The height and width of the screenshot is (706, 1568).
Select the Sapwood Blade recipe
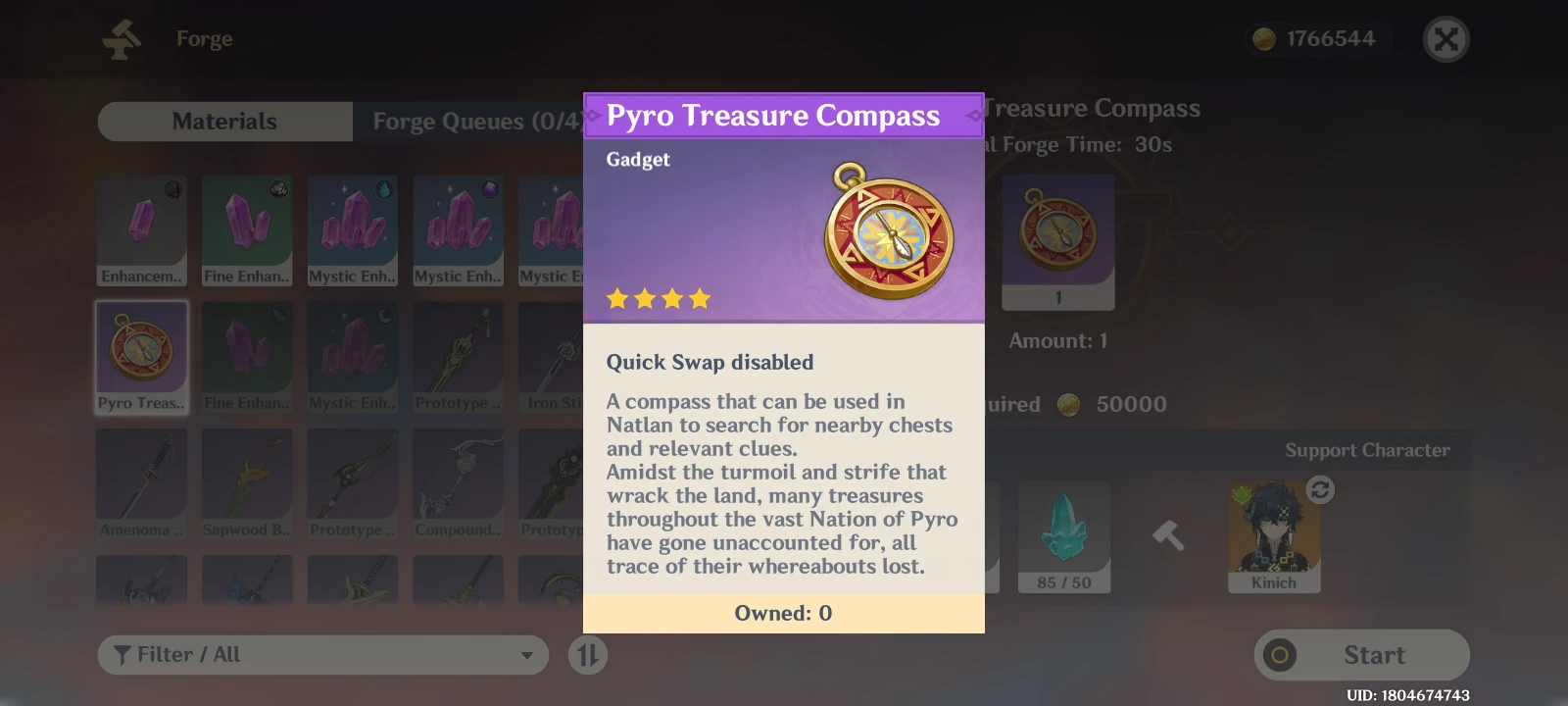(247, 482)
